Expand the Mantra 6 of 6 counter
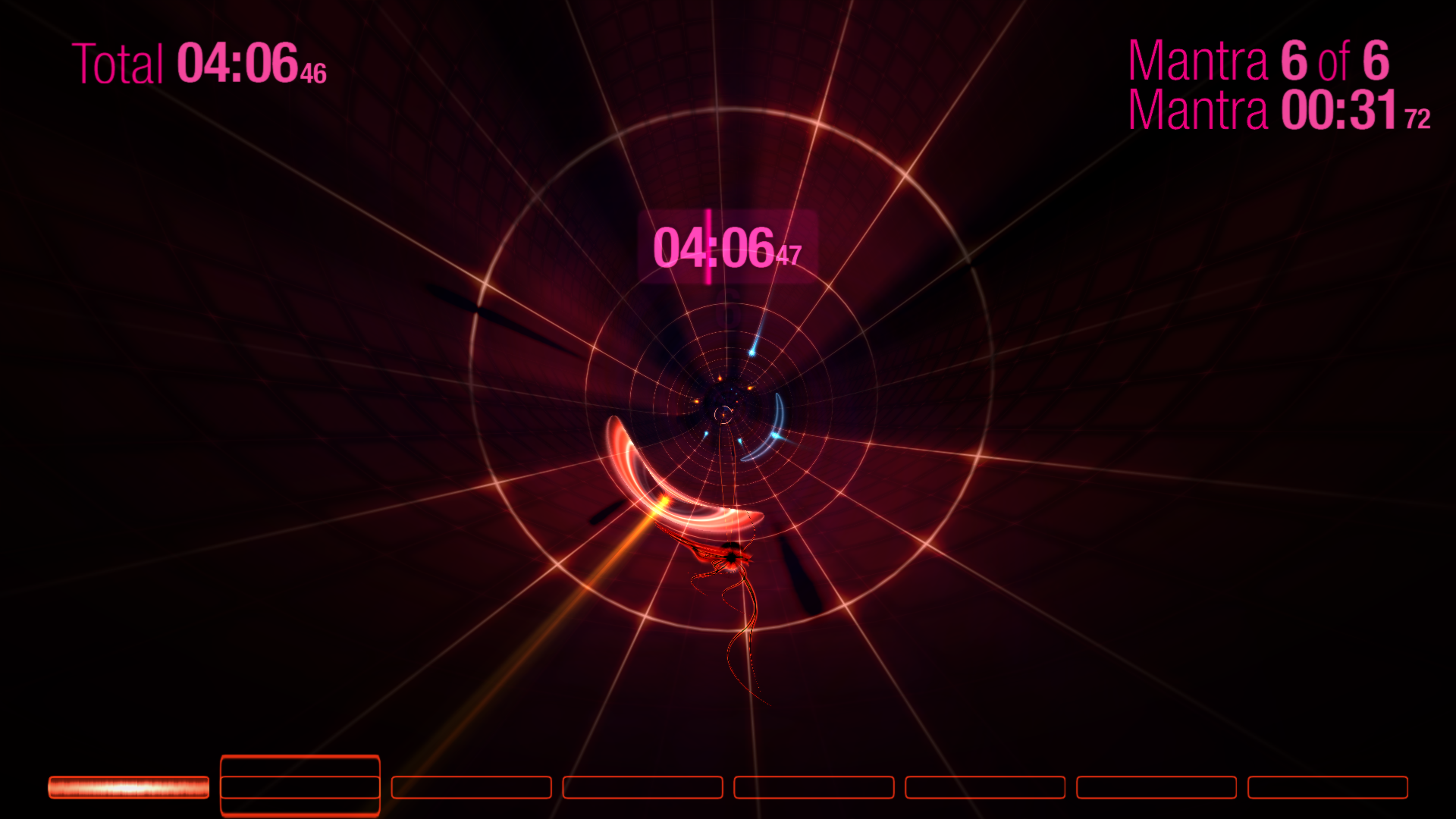The width and height of the screenshot is (1456, 819). 1259,62
